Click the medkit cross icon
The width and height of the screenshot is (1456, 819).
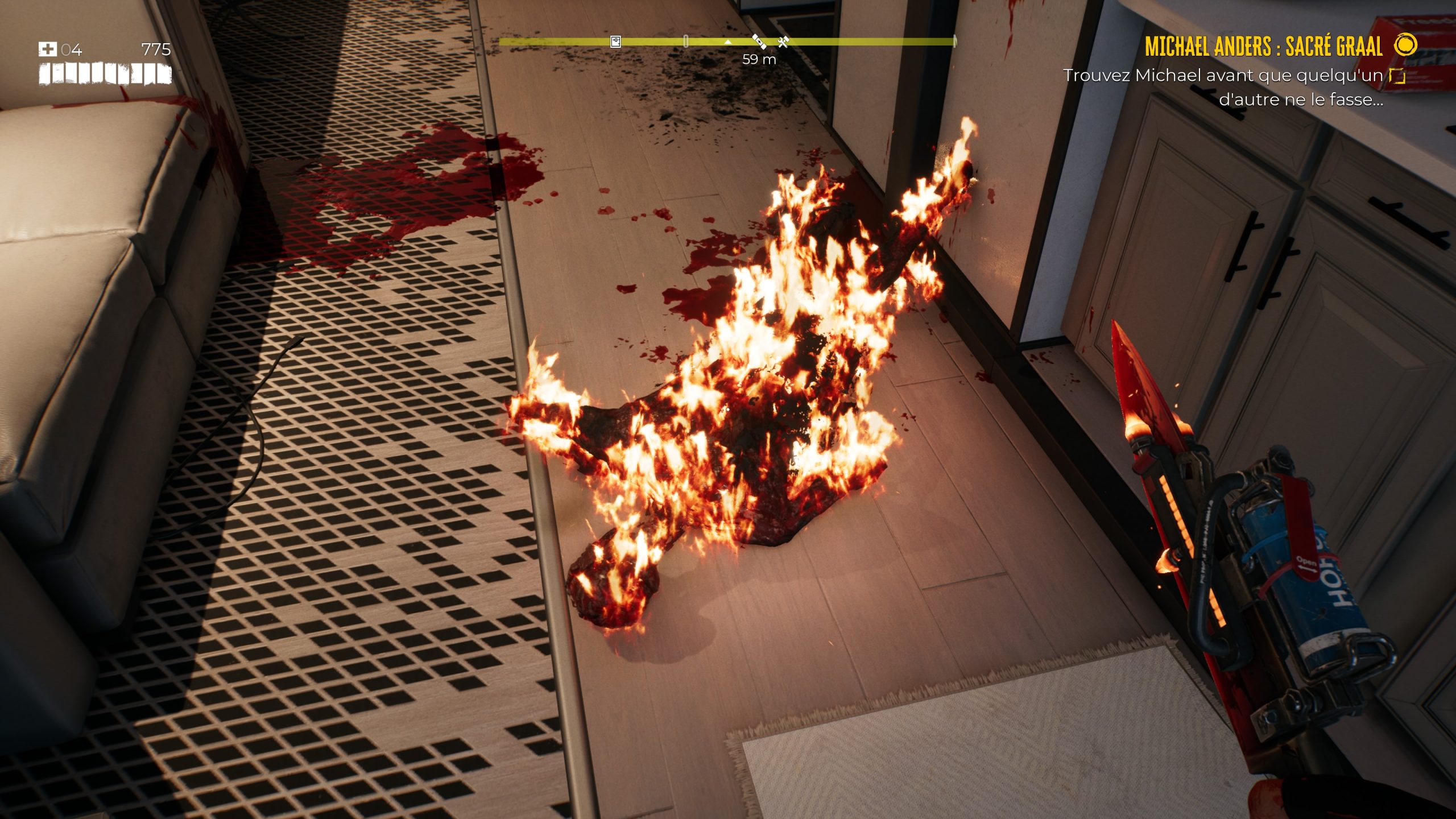pos(47,49)
